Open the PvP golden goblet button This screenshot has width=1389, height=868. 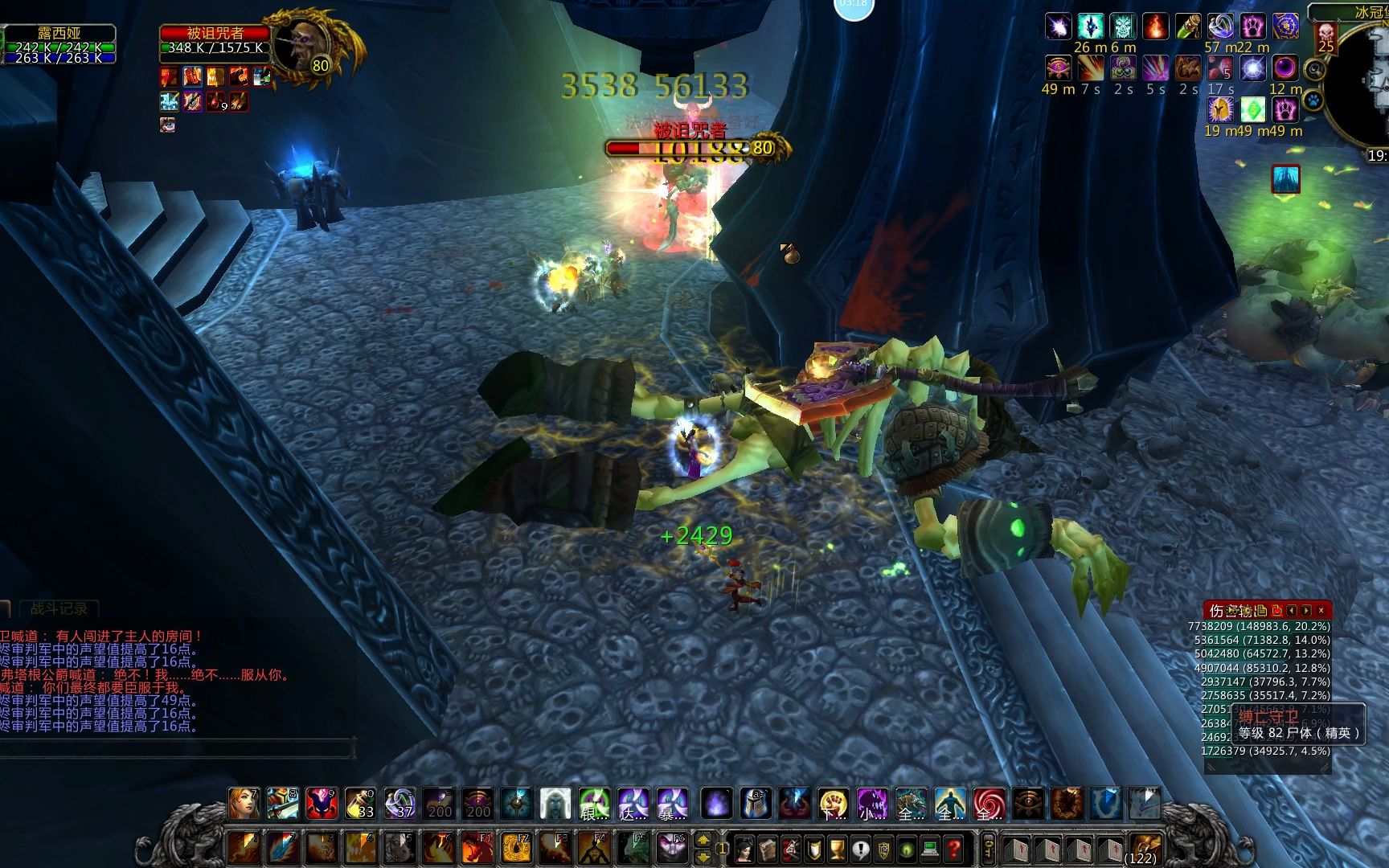point(838,849)
